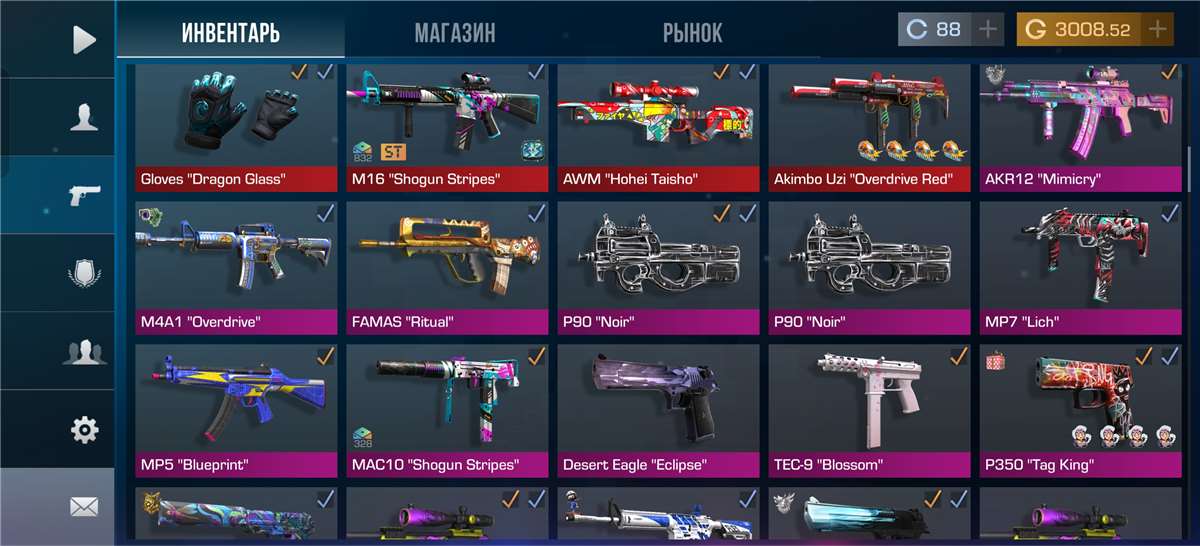The image size is (1200, 546).
Task: Open the friends group sidebar icon
Action: (x=84, y=352)
